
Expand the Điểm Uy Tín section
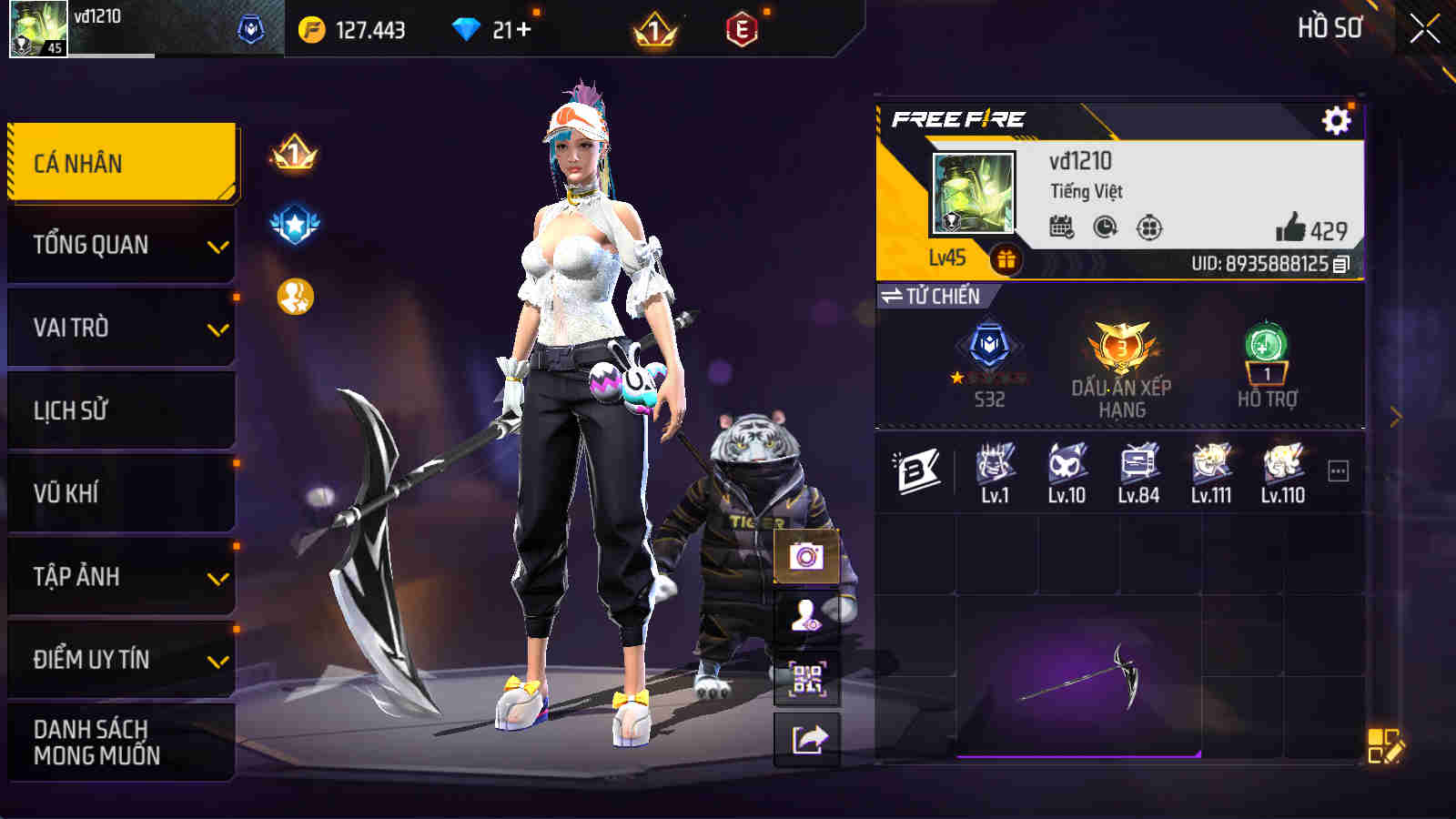click(120, 662)
